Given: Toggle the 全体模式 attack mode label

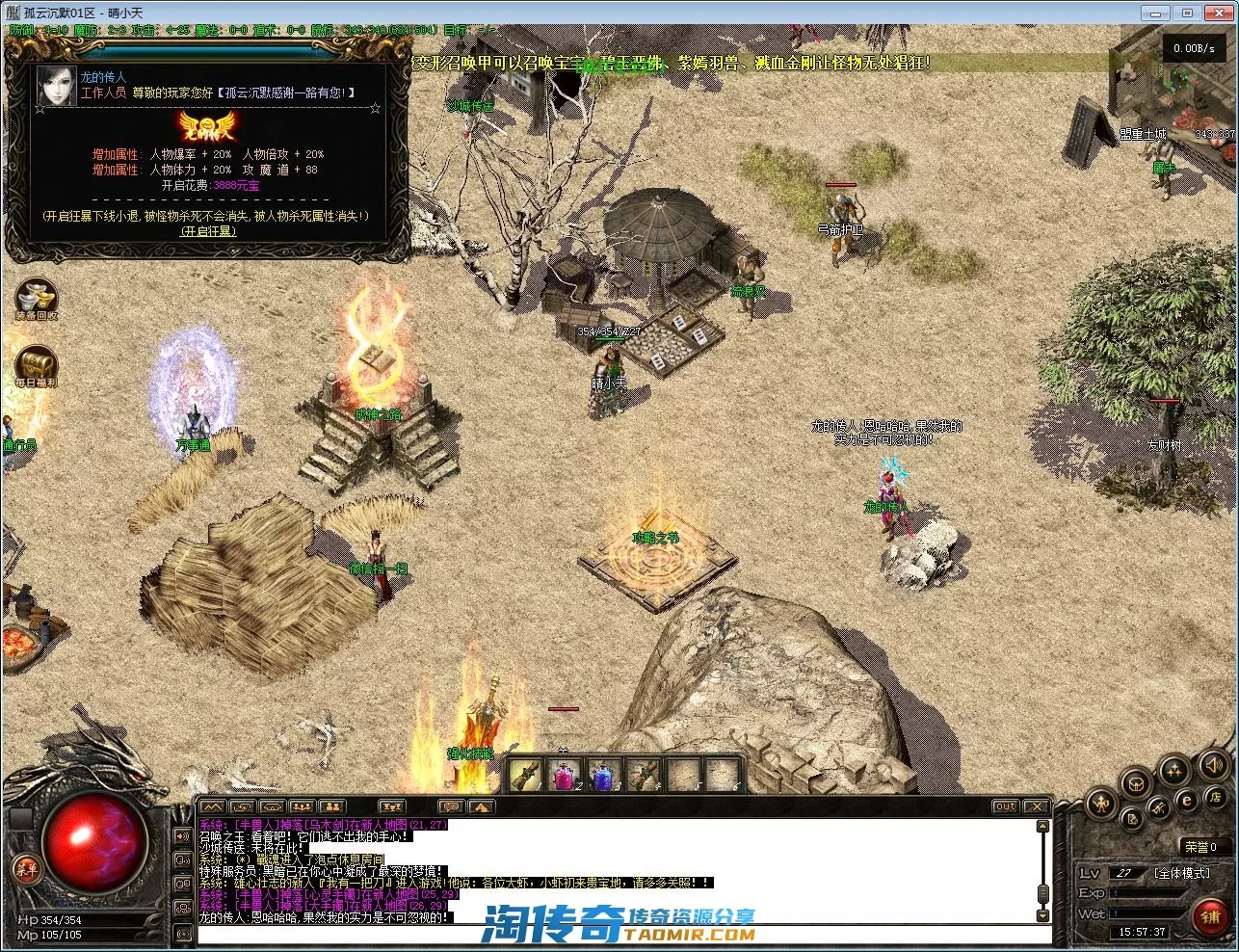Looking at the screenshot, I should pyautogui.click(x=1181, y=873).
